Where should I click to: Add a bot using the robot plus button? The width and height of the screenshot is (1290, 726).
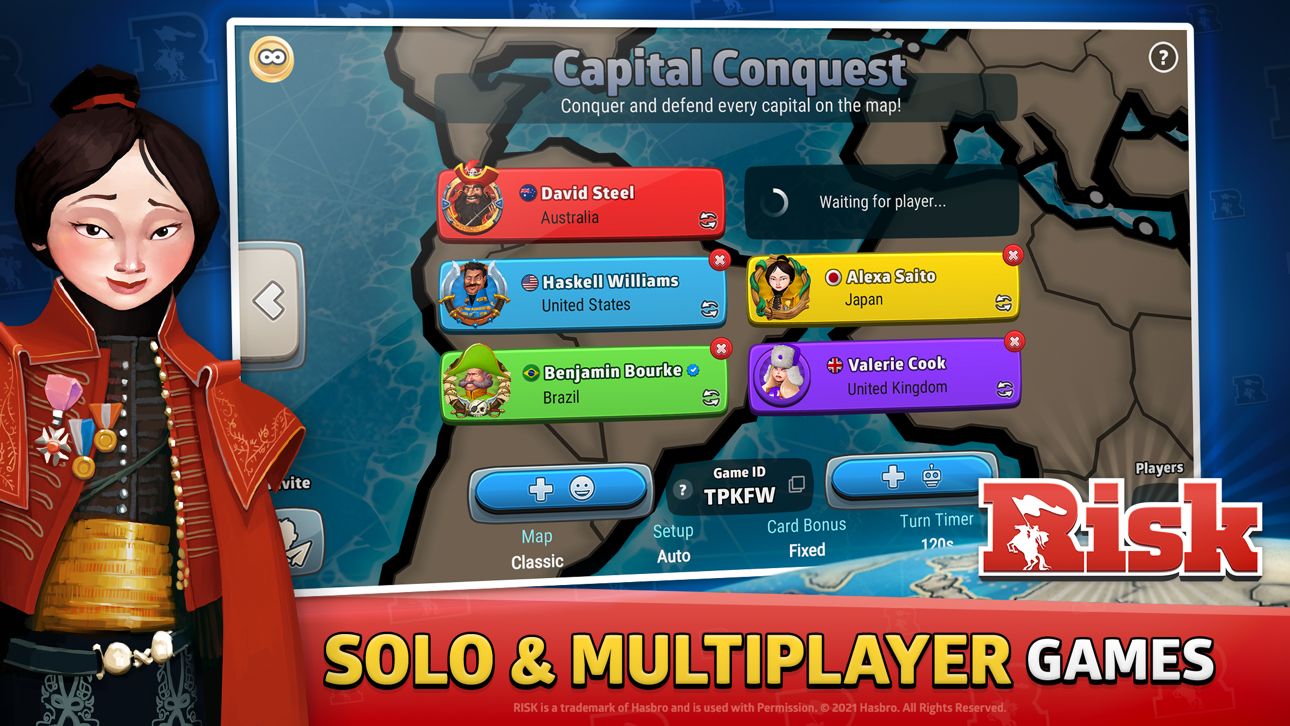click(911, 478)
